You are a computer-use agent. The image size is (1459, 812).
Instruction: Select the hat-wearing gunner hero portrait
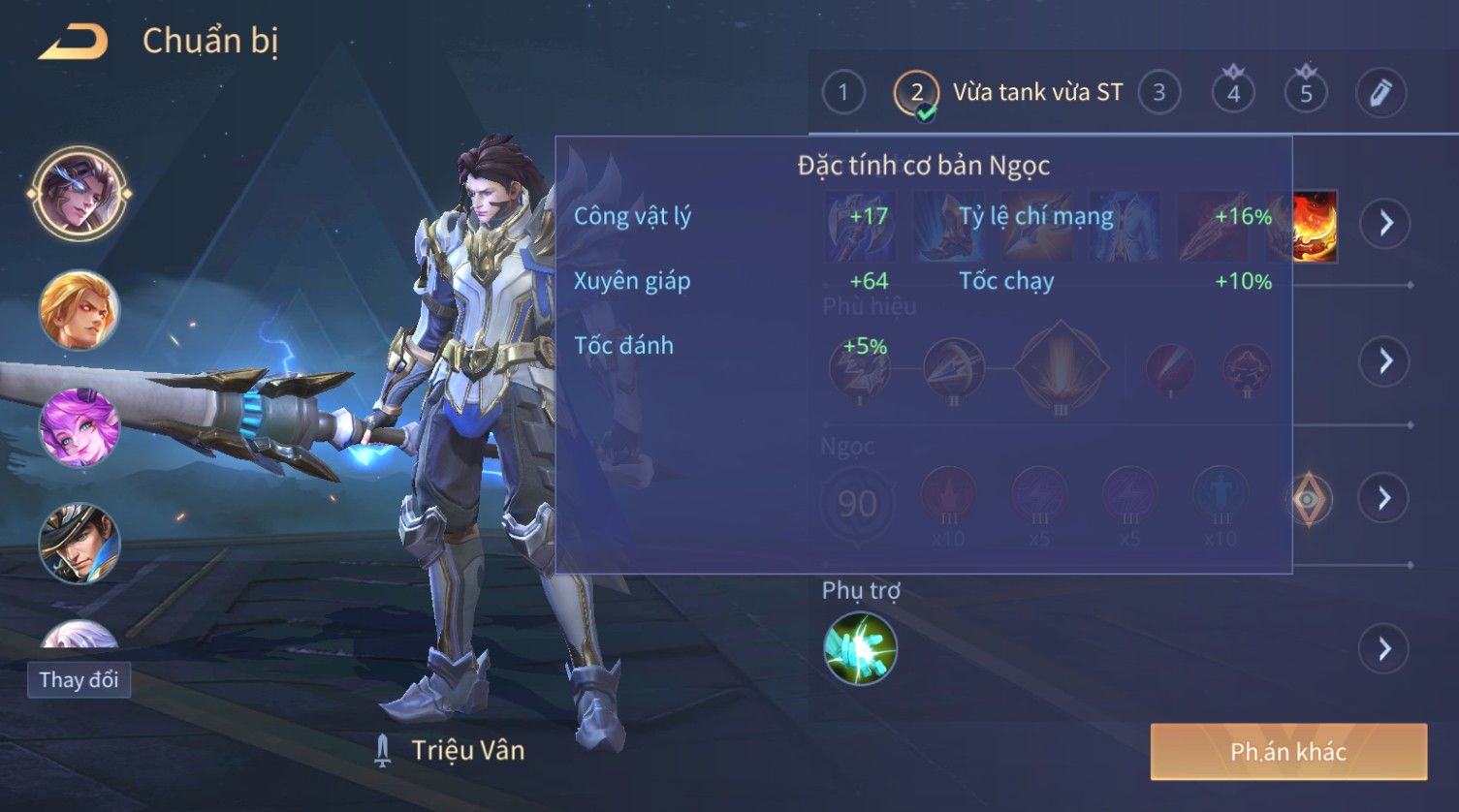point(79,543)
